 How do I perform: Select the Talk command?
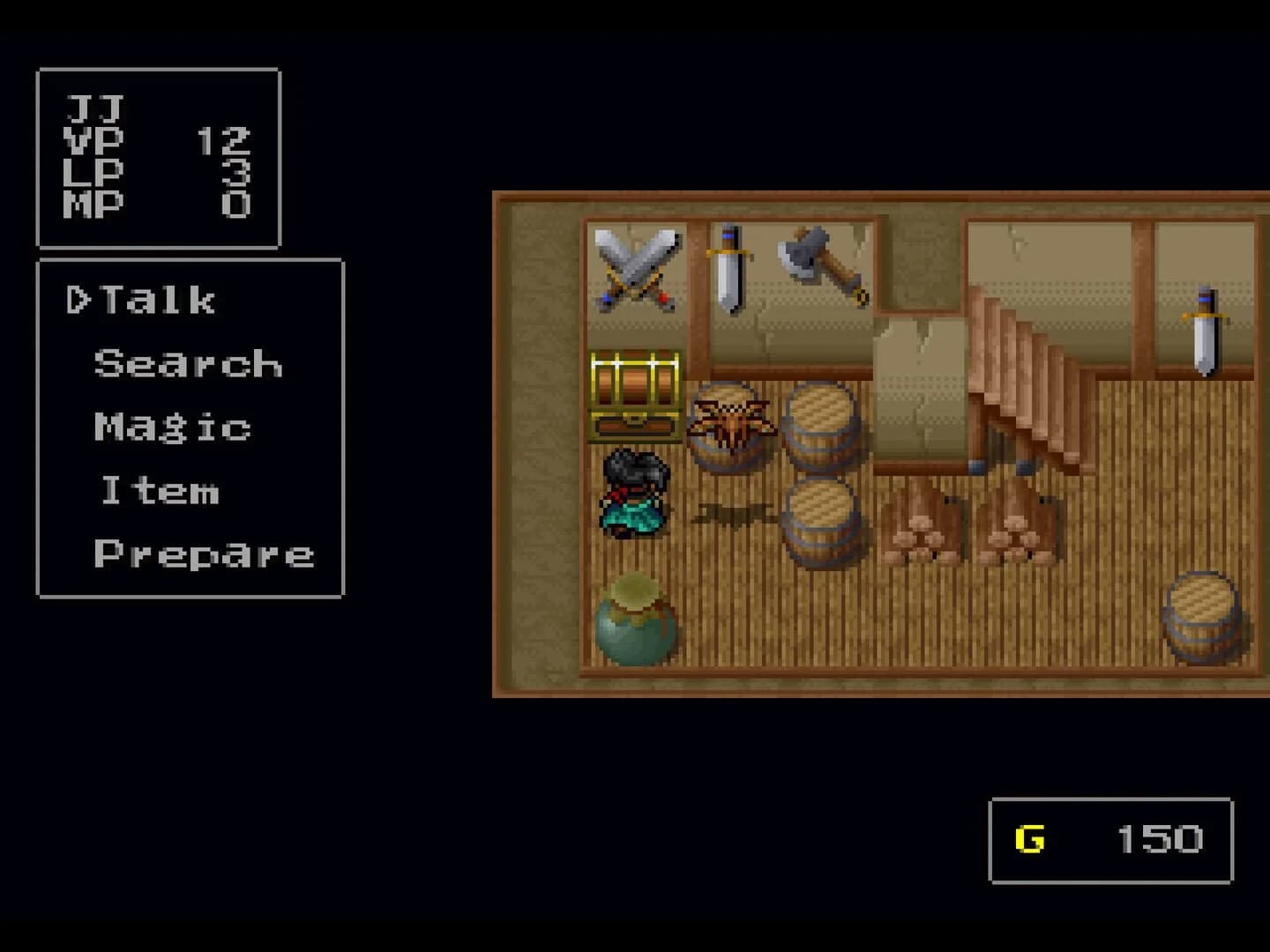pyautogui.click(x=159, y=300)
